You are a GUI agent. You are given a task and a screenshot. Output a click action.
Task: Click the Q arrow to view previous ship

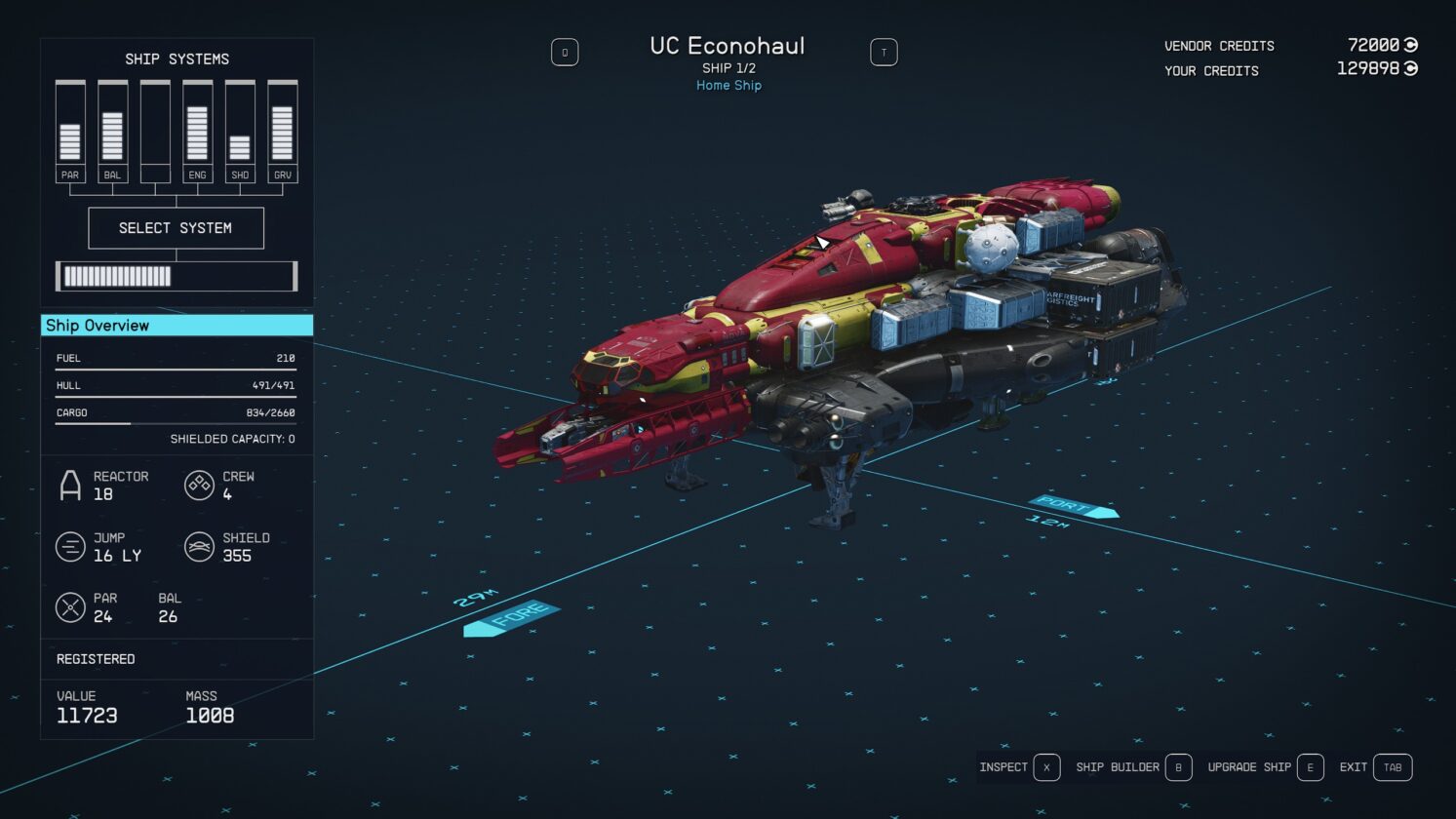pyautogui.click(x=566, y=52)
